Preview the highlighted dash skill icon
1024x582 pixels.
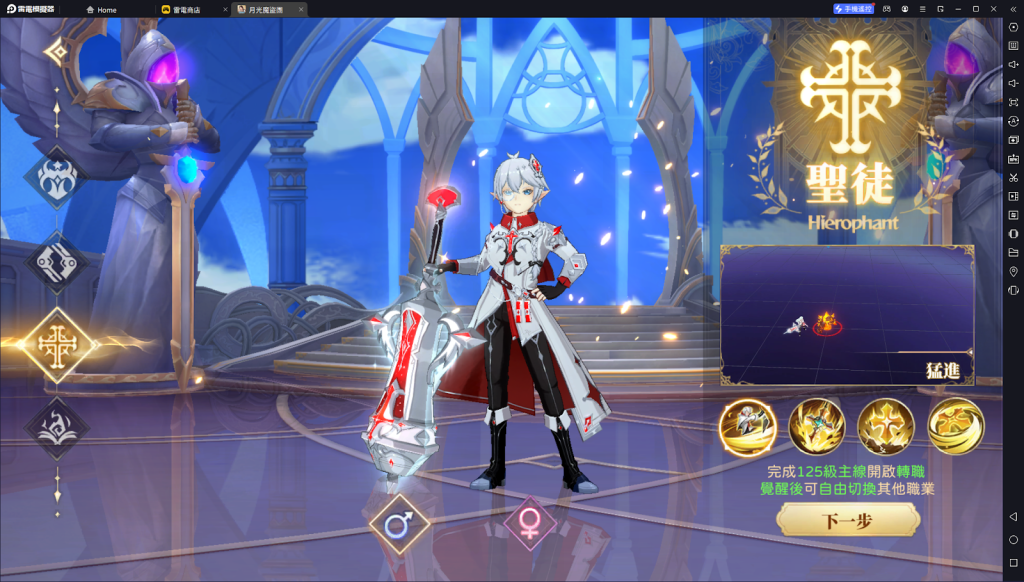(x=747, y=427)
